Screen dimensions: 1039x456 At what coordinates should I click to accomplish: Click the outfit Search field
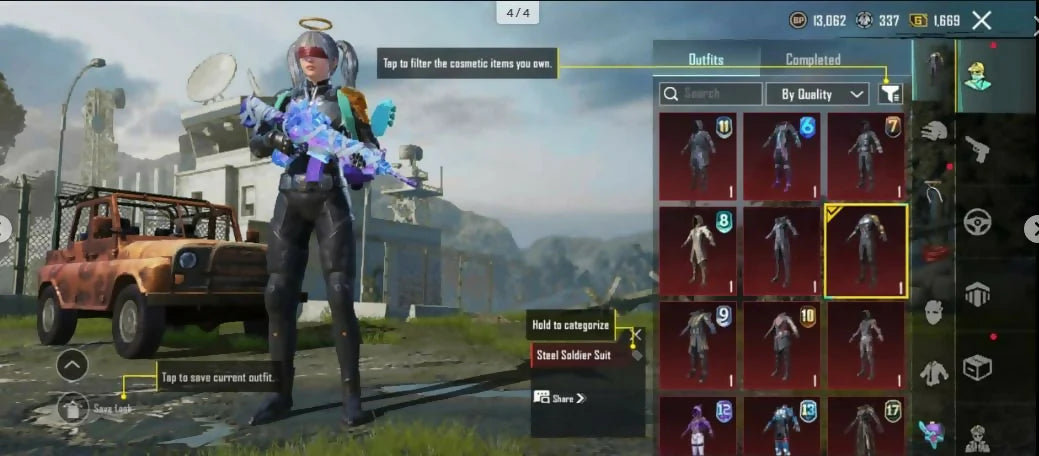pyautogui.click(x=711, y=94)
